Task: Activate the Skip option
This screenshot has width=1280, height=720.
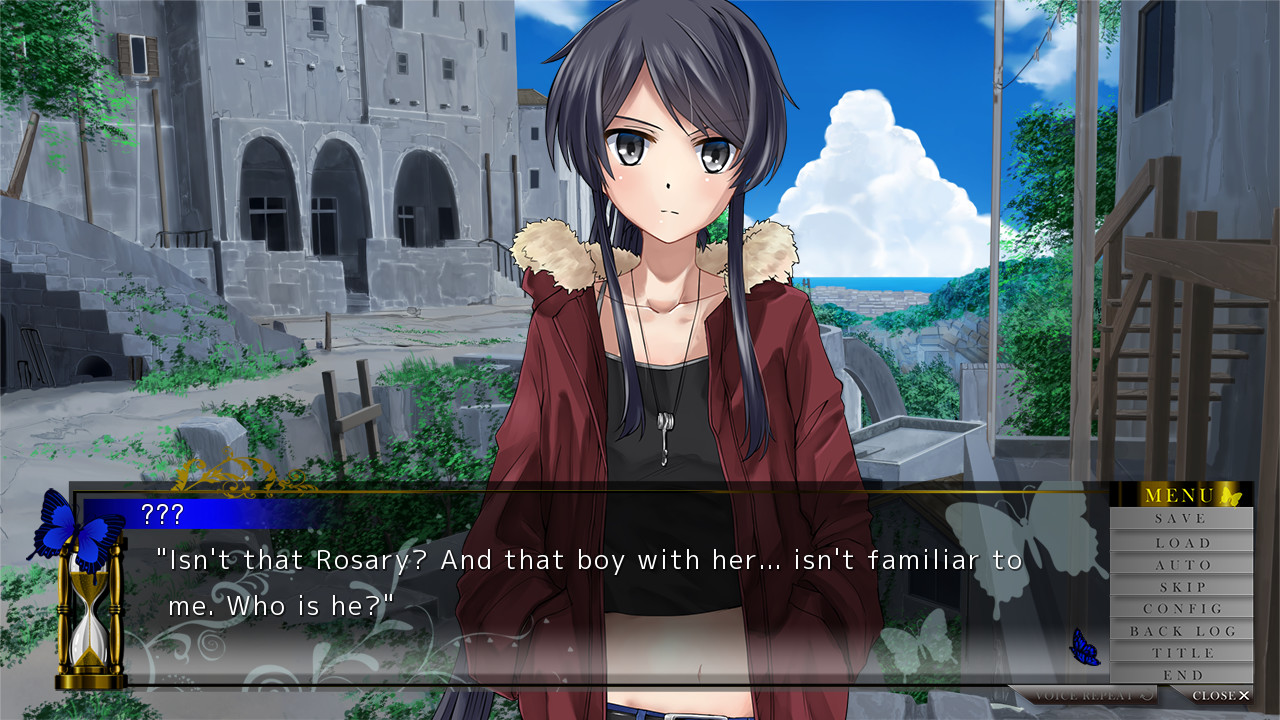Action: 1181,586
